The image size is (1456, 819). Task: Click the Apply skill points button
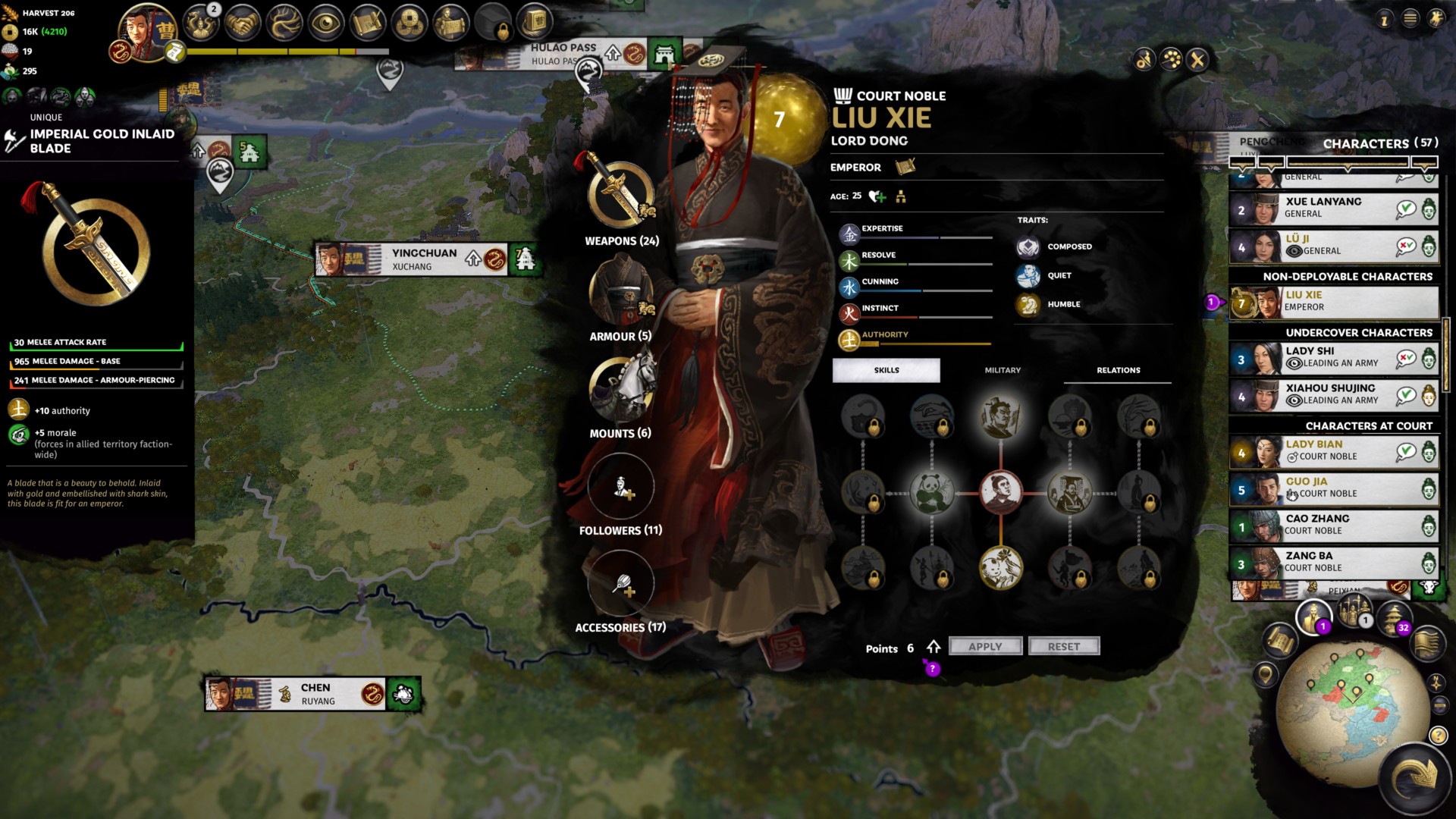[985, 646]
